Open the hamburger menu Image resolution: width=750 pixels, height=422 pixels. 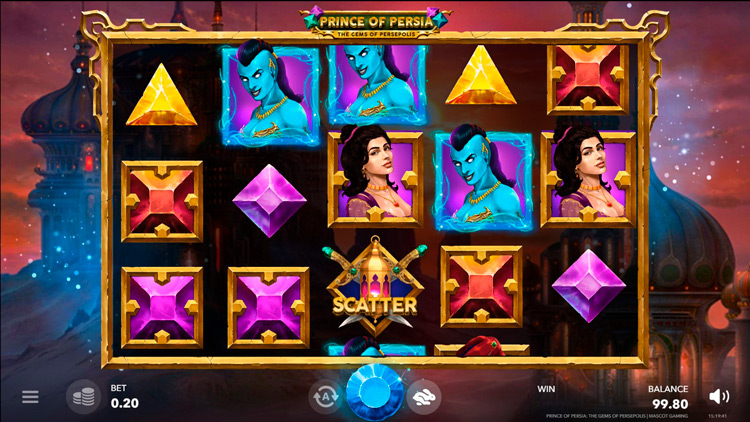coord(30,397)
